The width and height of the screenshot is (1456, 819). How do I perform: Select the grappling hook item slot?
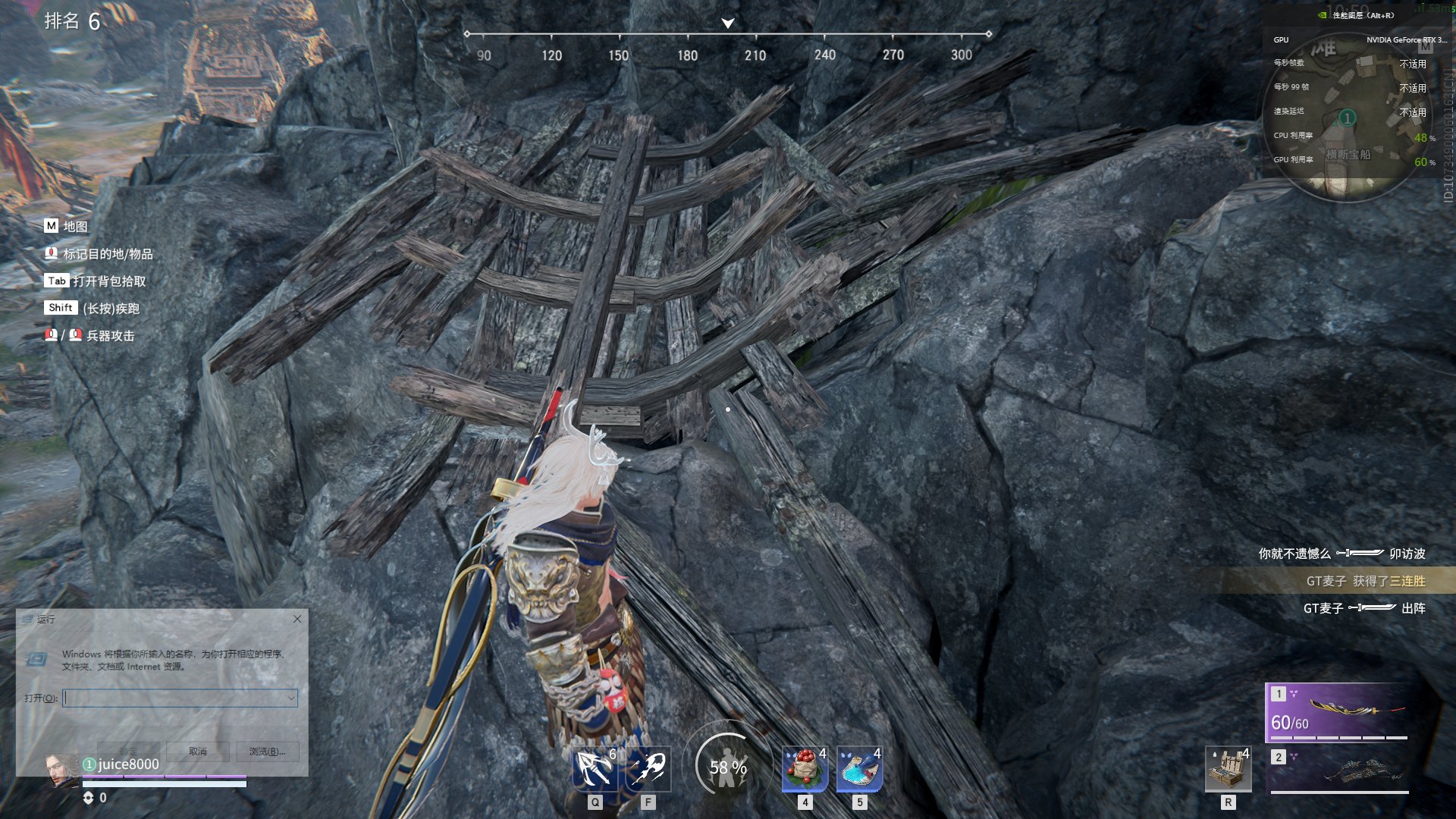pyautogui.click(x=595, y=769)
